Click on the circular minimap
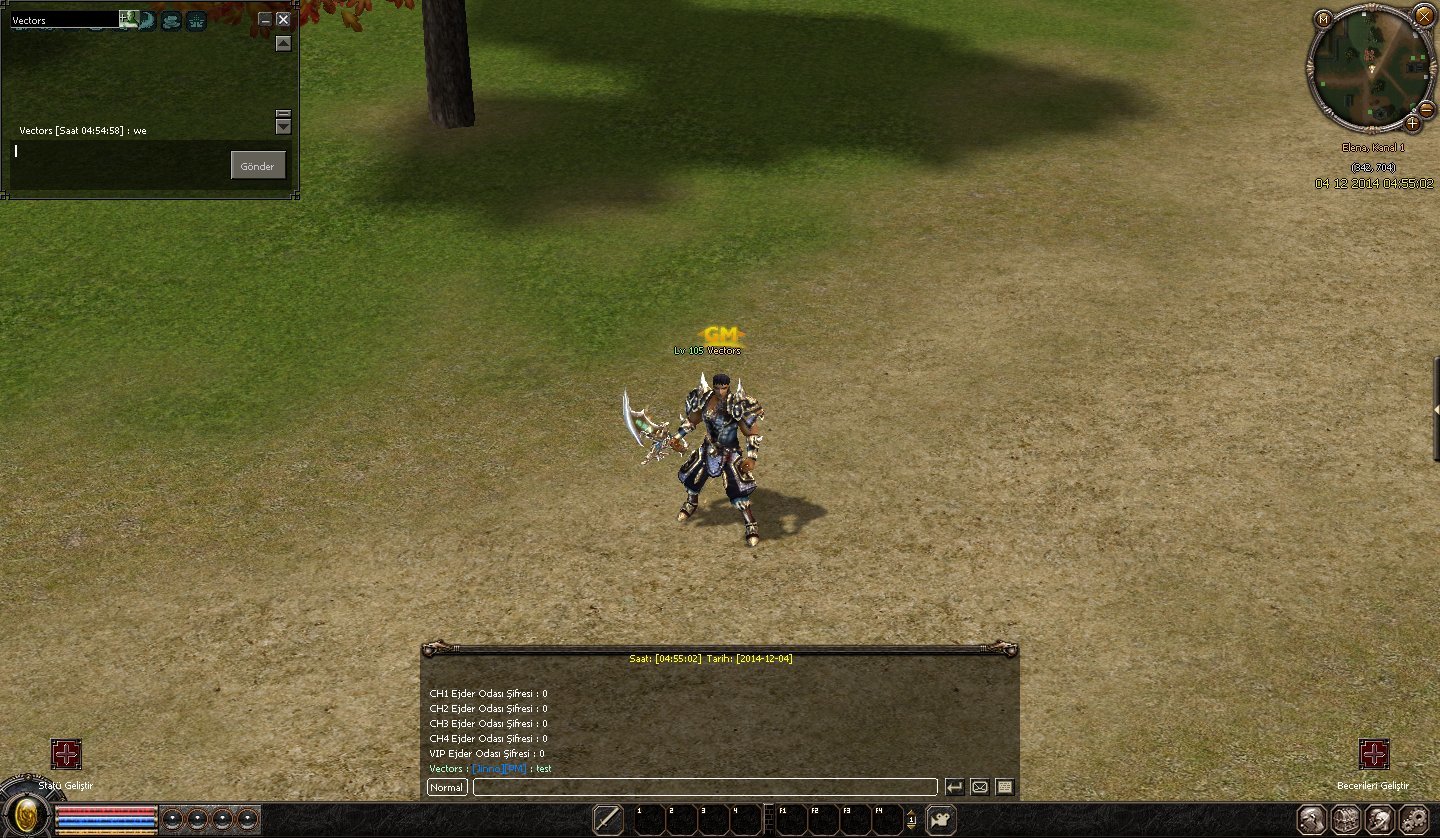The image size is (1440, 838). point(1370,68)
